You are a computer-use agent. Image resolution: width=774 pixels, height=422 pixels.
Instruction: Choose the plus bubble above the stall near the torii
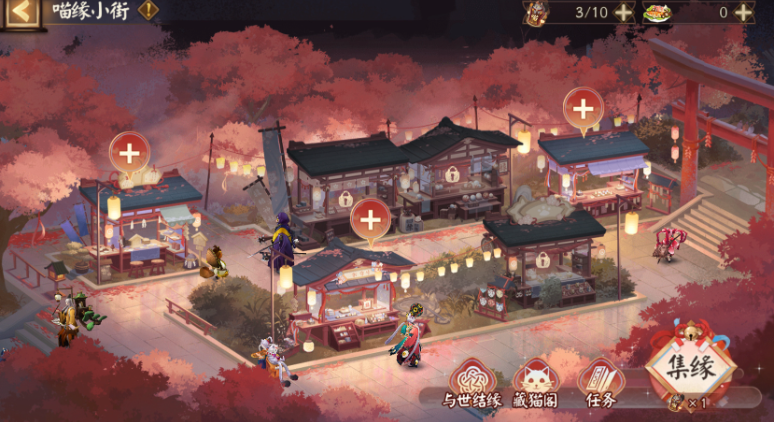(x=583, y=108)
